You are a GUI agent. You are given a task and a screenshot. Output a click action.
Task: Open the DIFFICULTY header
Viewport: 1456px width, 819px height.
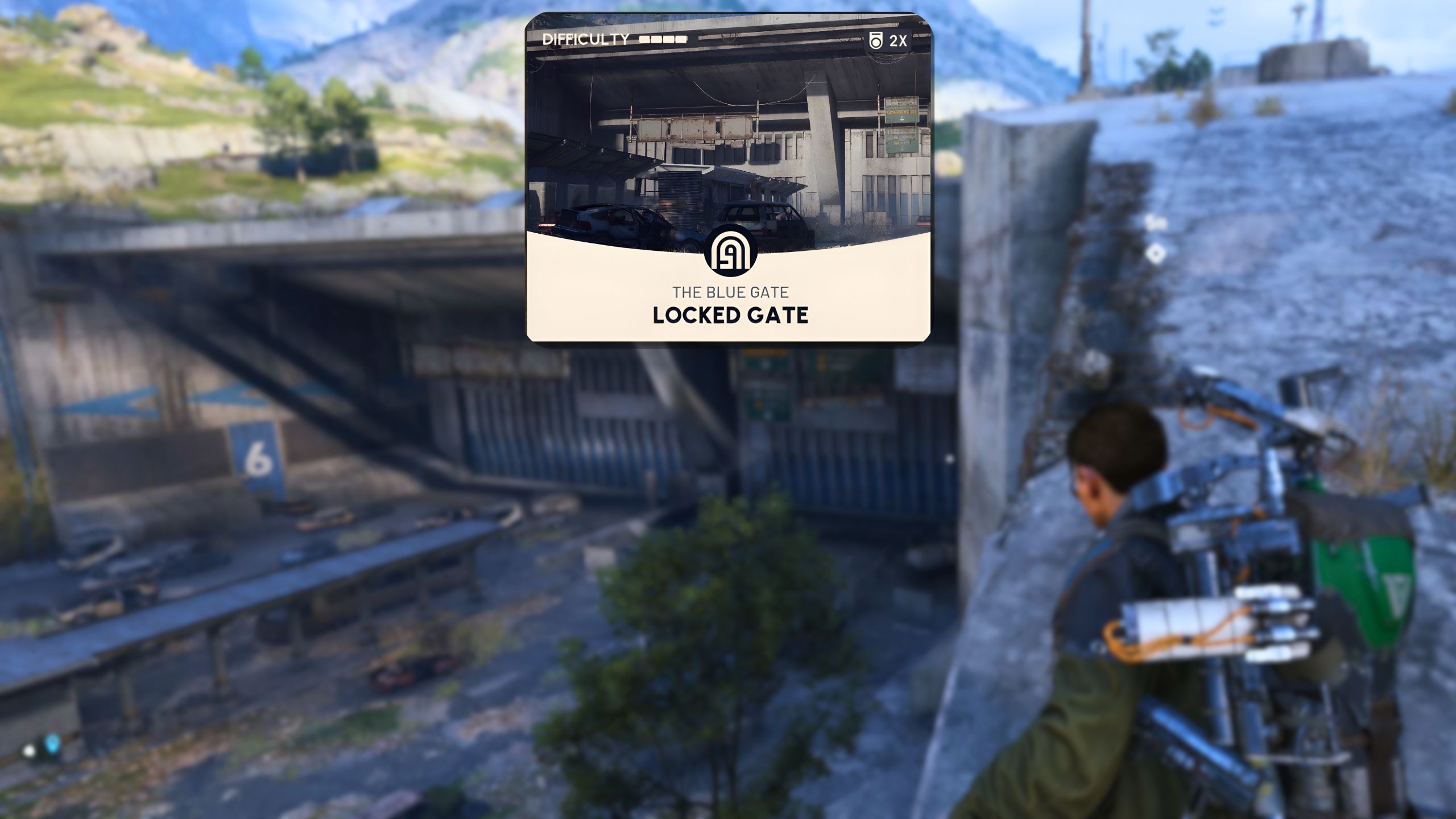(x=587, y=39)
